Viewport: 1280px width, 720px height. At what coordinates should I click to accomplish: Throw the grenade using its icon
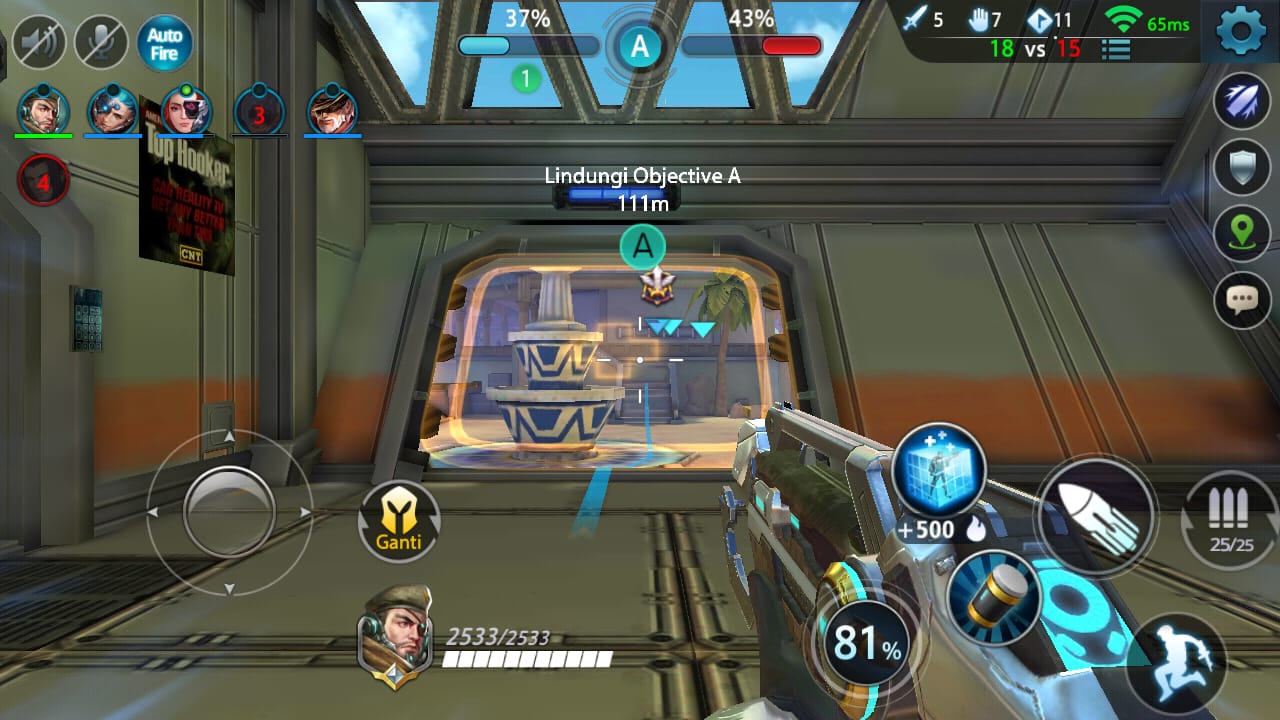pos(992,600)
